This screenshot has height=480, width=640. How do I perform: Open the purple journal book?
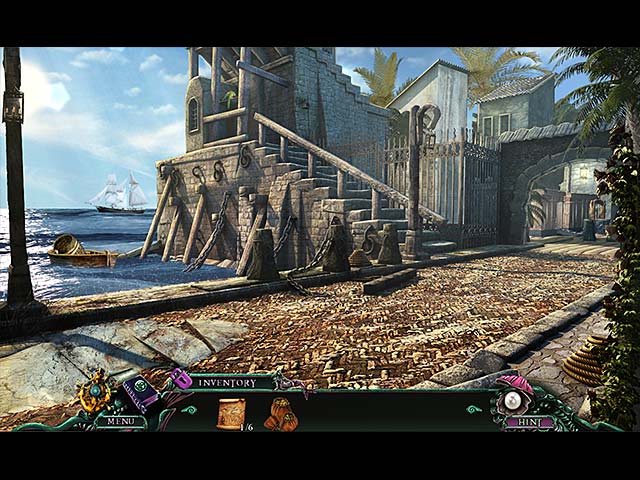tap(140, 392)
